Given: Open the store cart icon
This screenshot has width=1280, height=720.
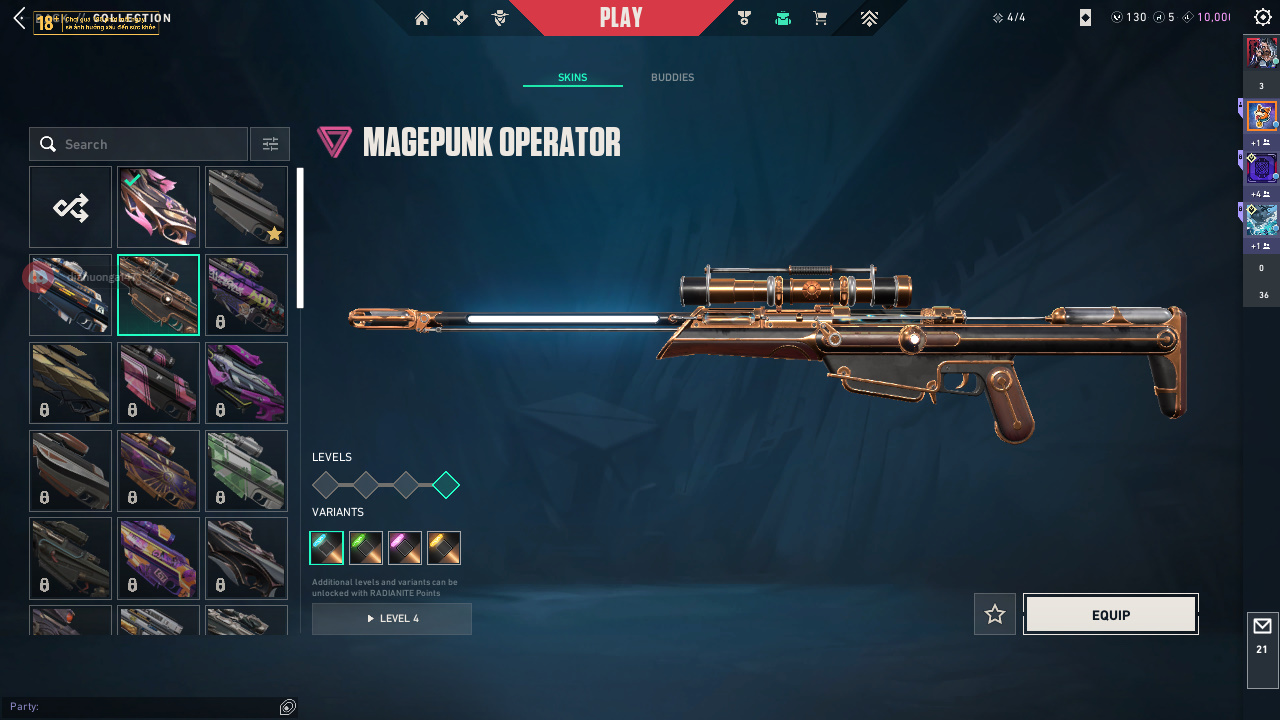Looking at the screenshot, I should tap(821, 18).
